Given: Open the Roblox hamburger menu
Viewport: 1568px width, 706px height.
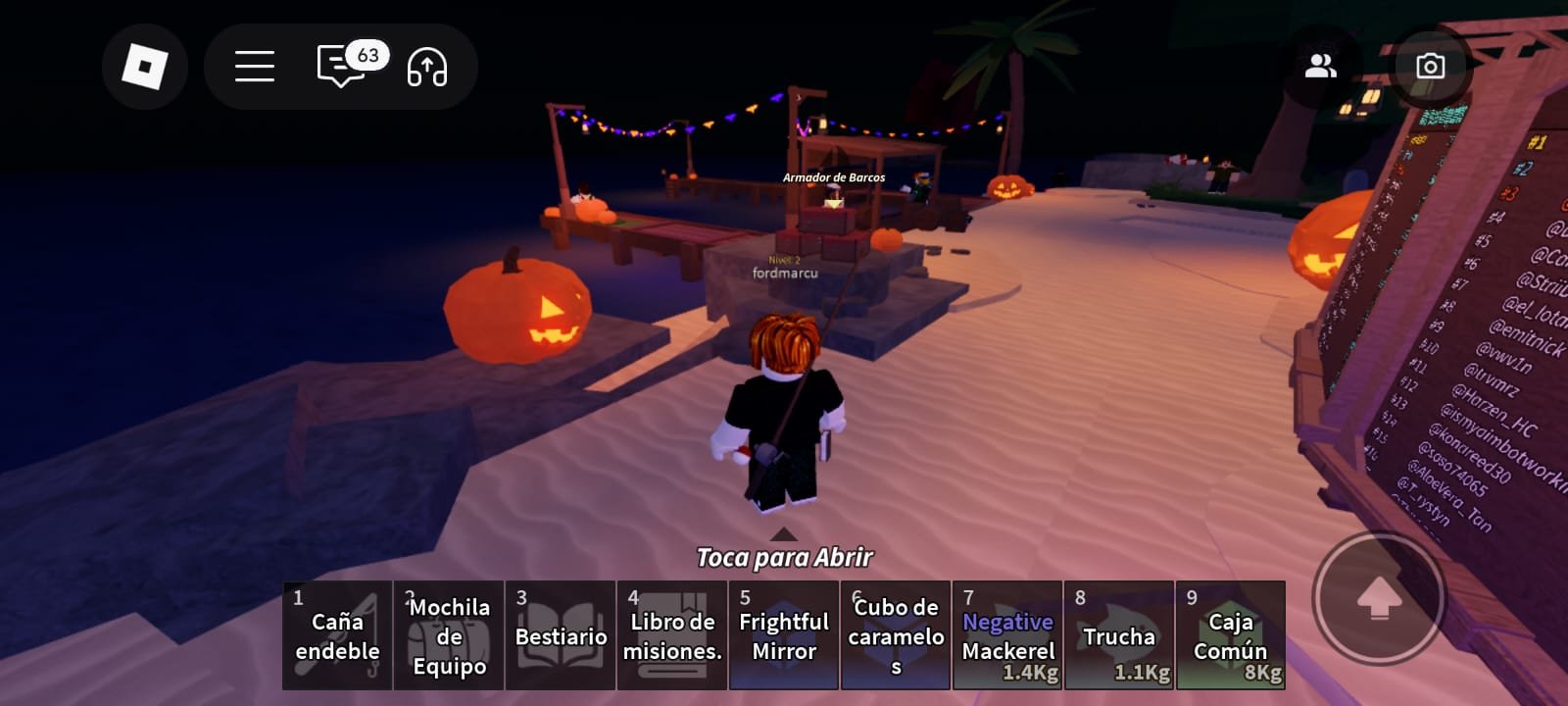Looking at the screenshot, I should click(x=253, y=67).
